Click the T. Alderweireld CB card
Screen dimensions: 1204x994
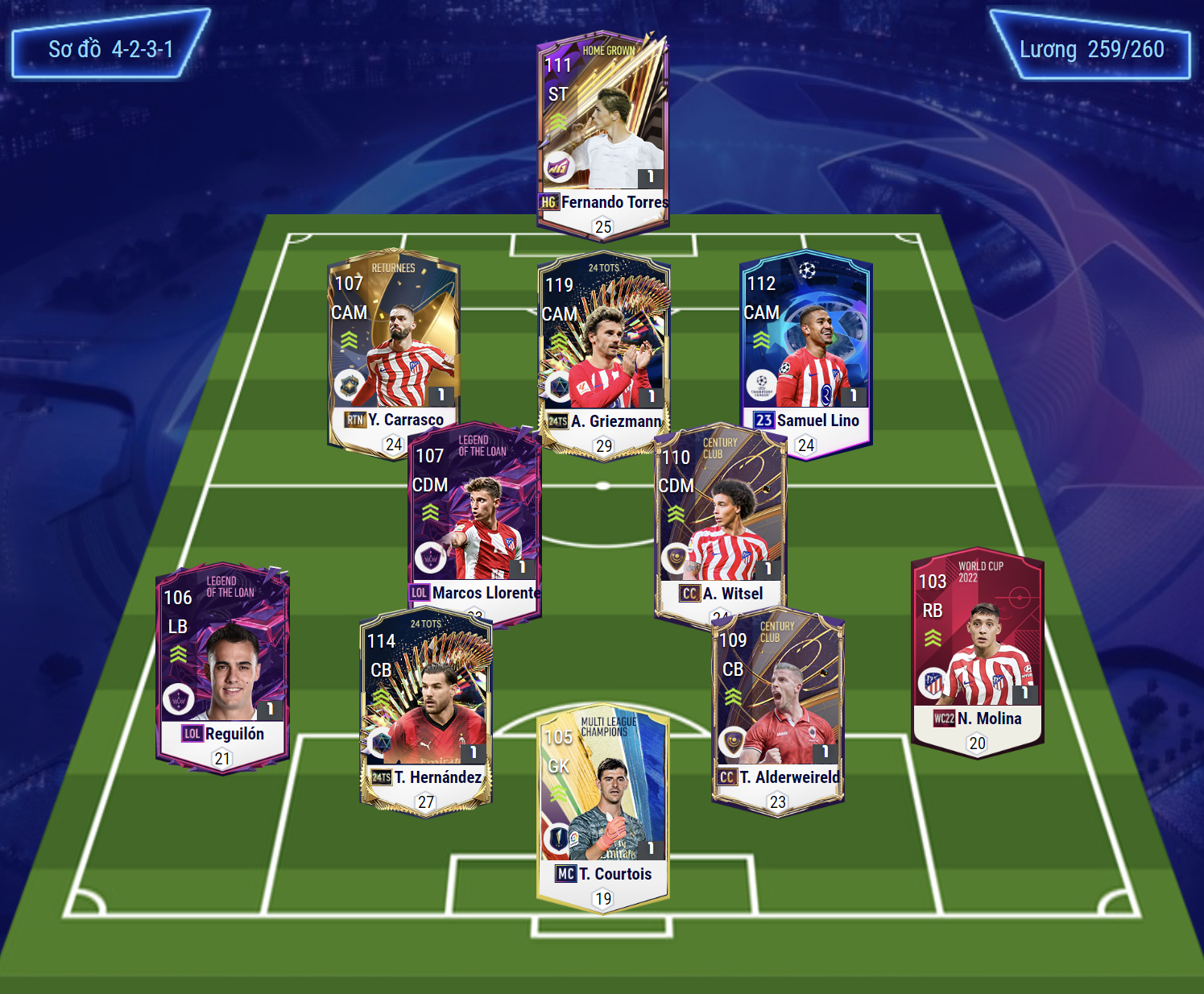tap(778, 709)
